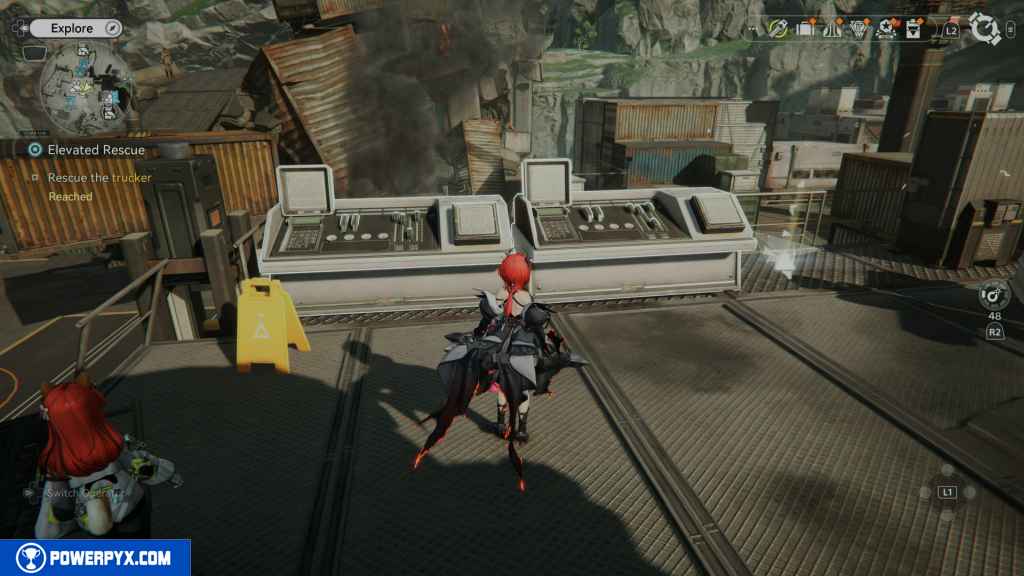Click the PowerPyx.com watermark logo
This screenshot has width=1024, height=576.
click(95, 558)
